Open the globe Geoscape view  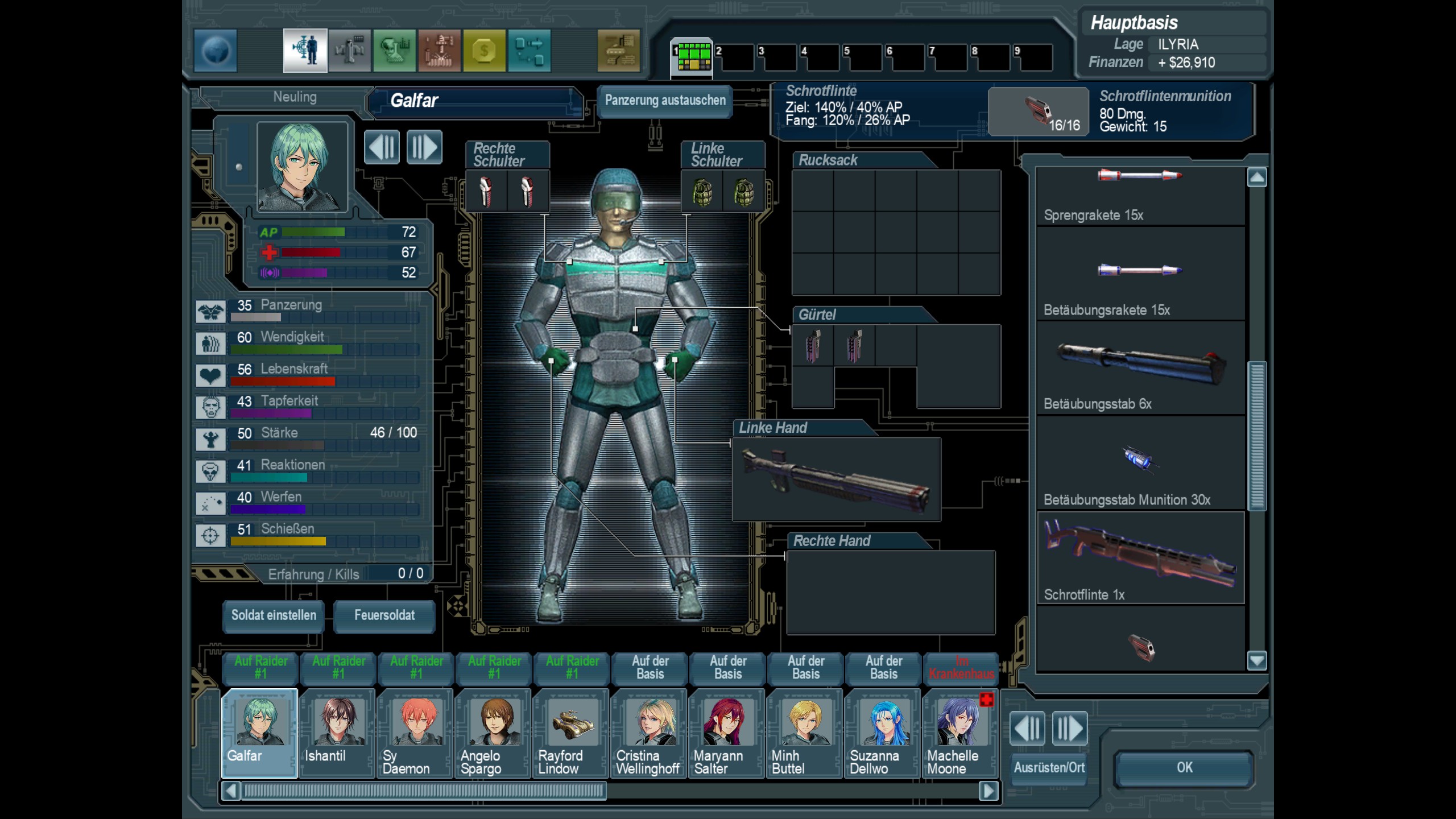216,51
